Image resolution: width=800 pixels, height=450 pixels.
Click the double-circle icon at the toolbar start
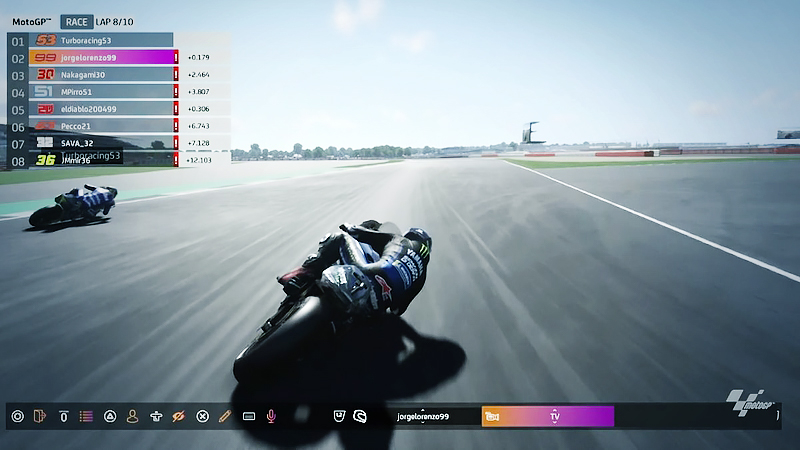tap(17, 416)
